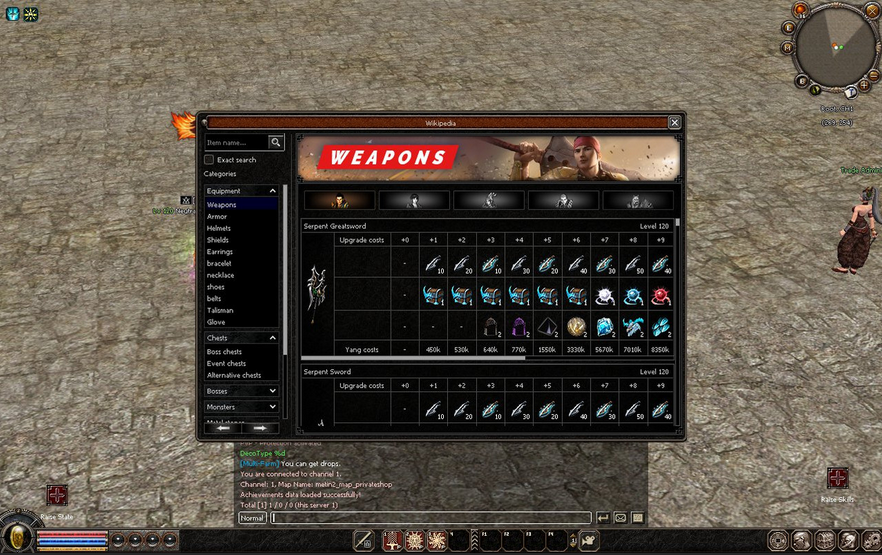Click the search magnifier button

pyautogui.click(x=276, y=143)
